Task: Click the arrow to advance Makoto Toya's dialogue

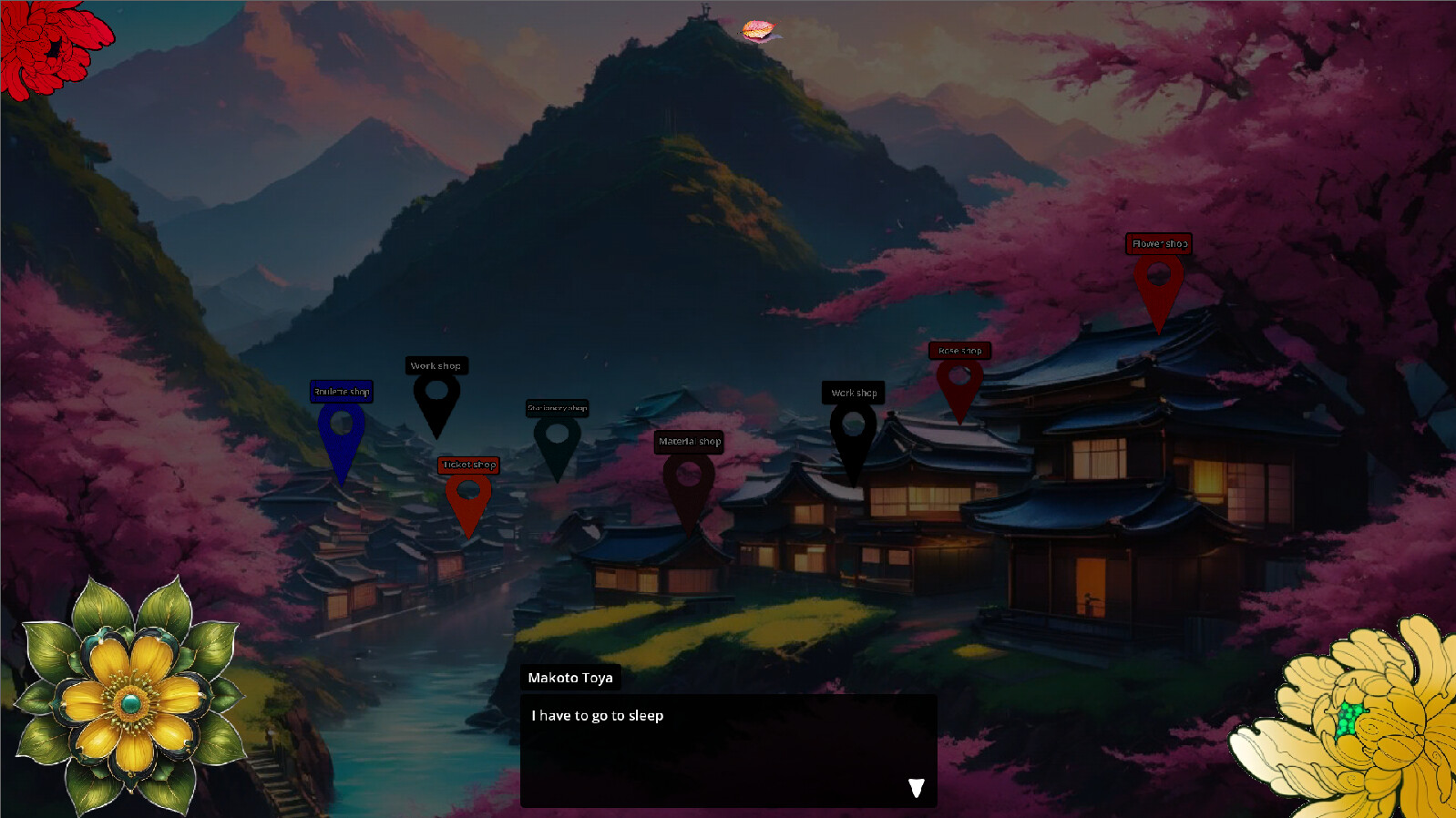Action: pyautogui.click(x=917, y=789)
